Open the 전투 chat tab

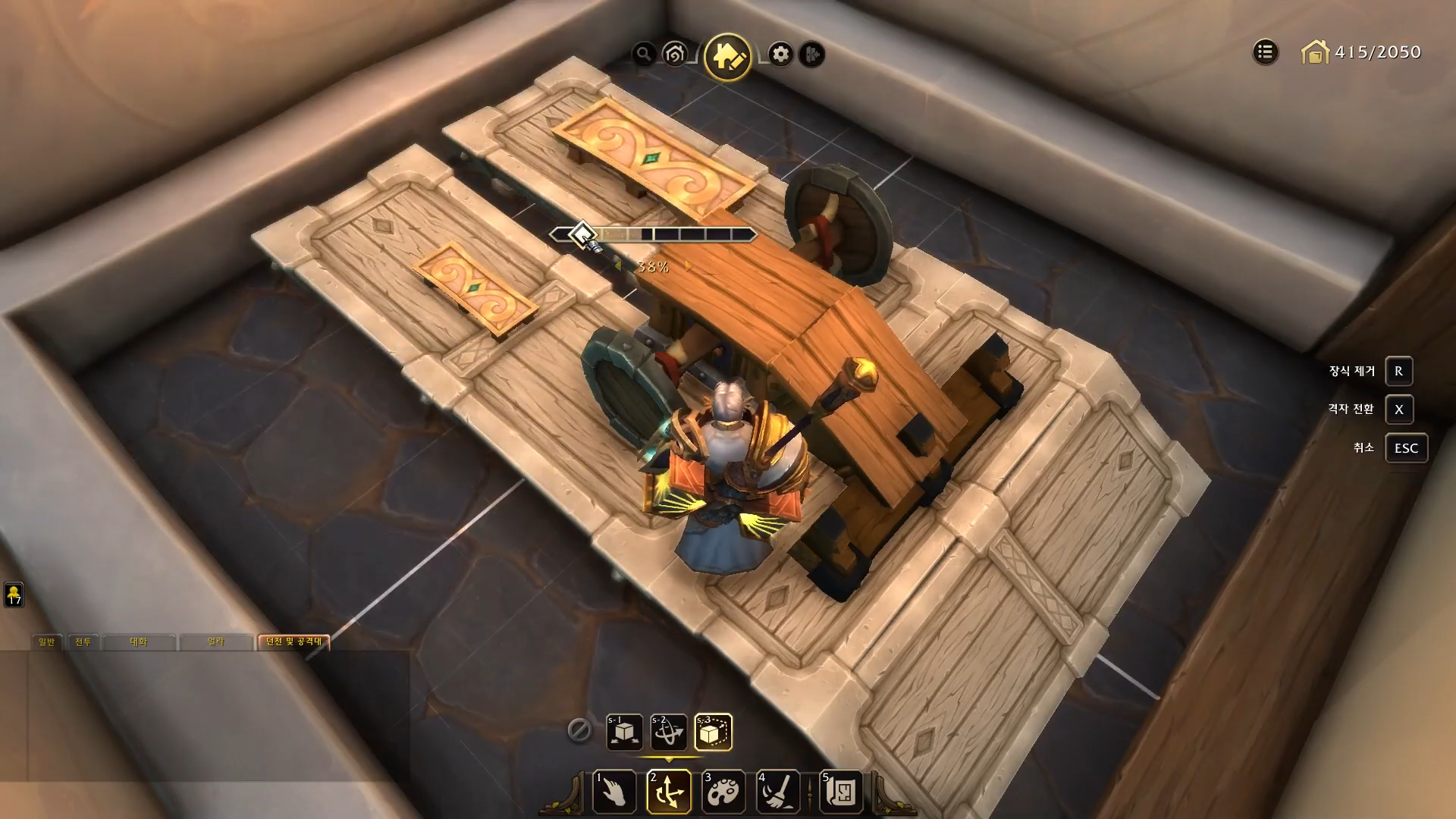tap(83, 642)
